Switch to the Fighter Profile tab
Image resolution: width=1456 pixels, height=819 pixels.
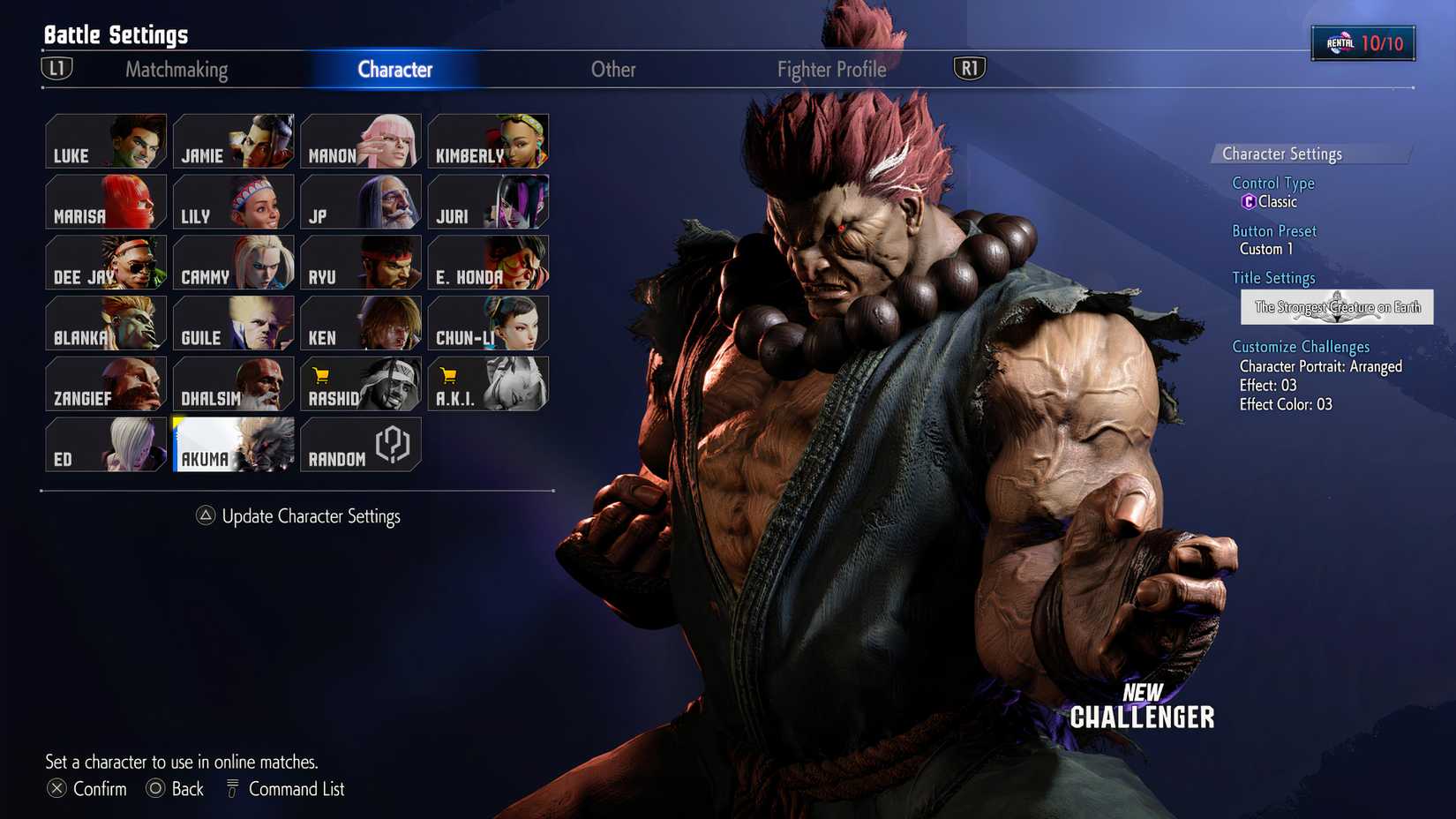pos(830,70)
